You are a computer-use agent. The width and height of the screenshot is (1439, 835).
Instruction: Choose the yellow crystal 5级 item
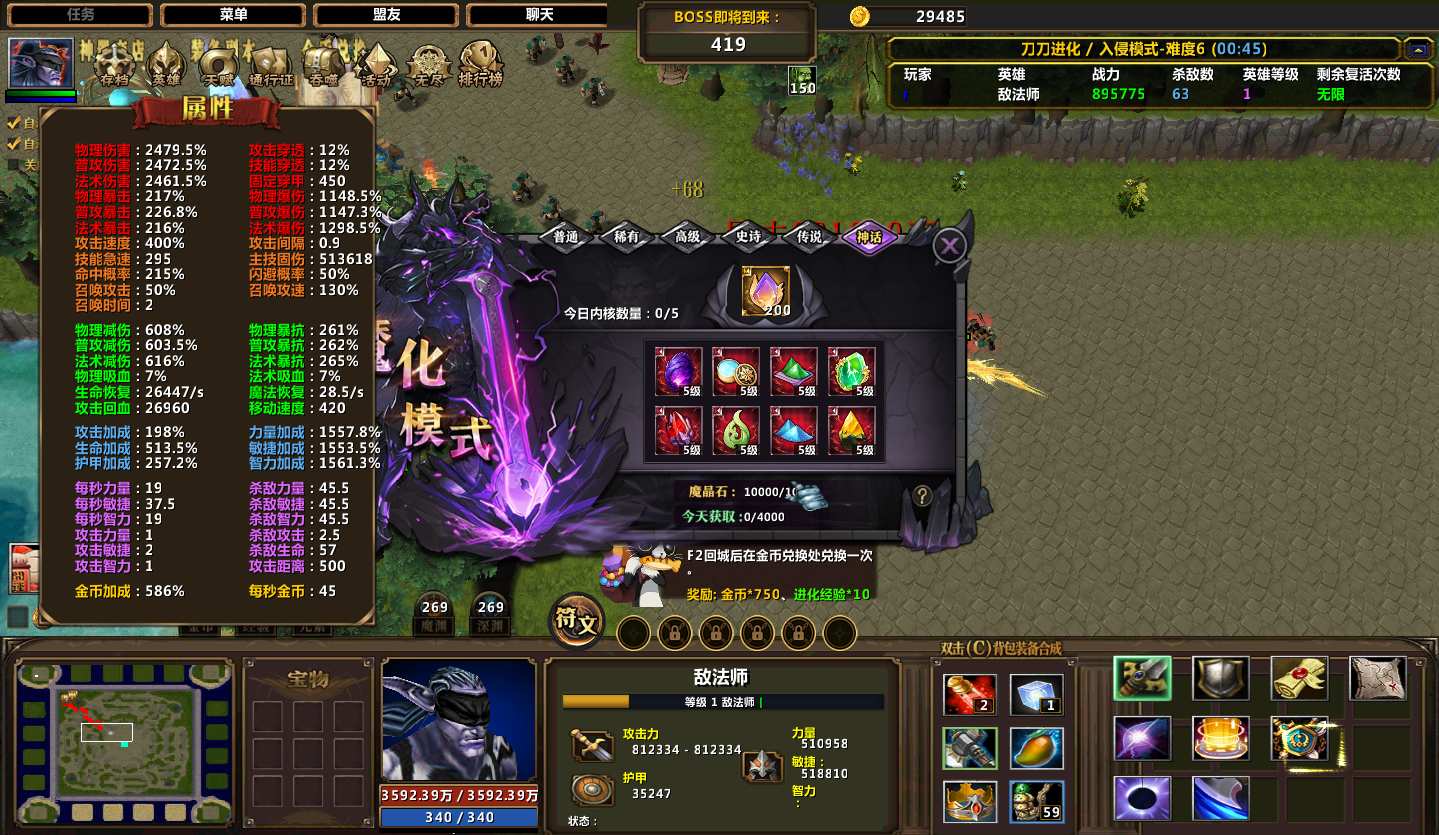pyautogui.click(x=851, y=431)
